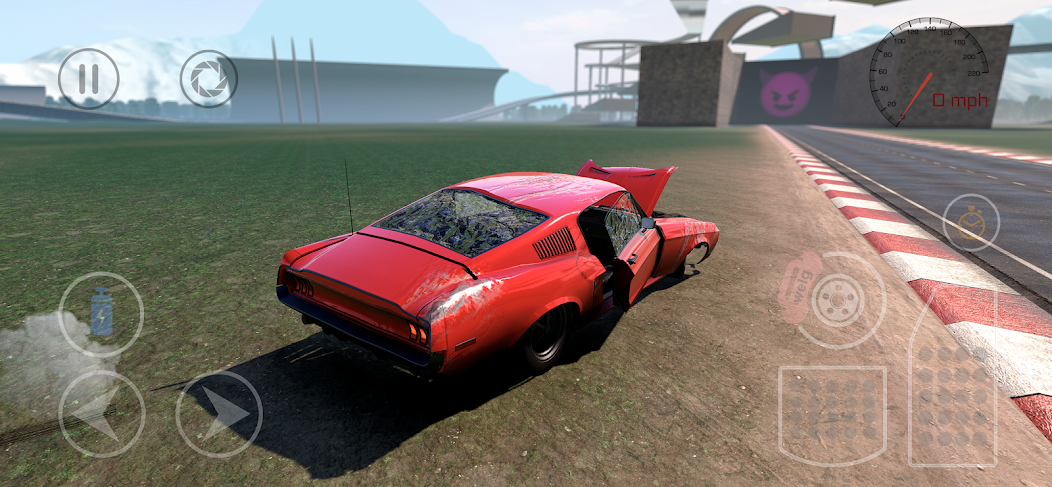Toggle the orange stopwatch slow-motion button
The width and height of the screenshot is (1052, 487).
[970, 222]
